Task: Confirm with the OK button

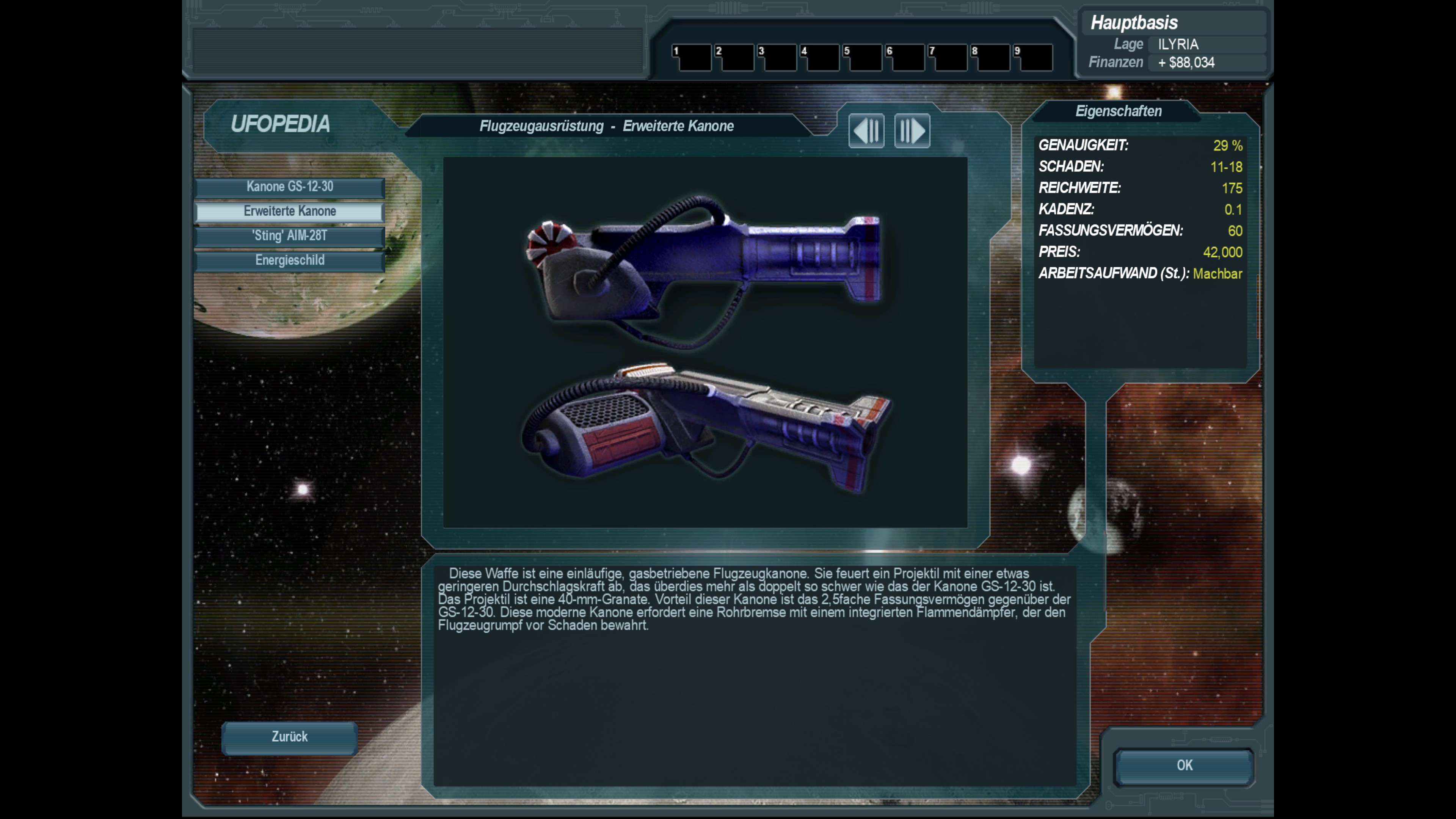Action: 1184,766
